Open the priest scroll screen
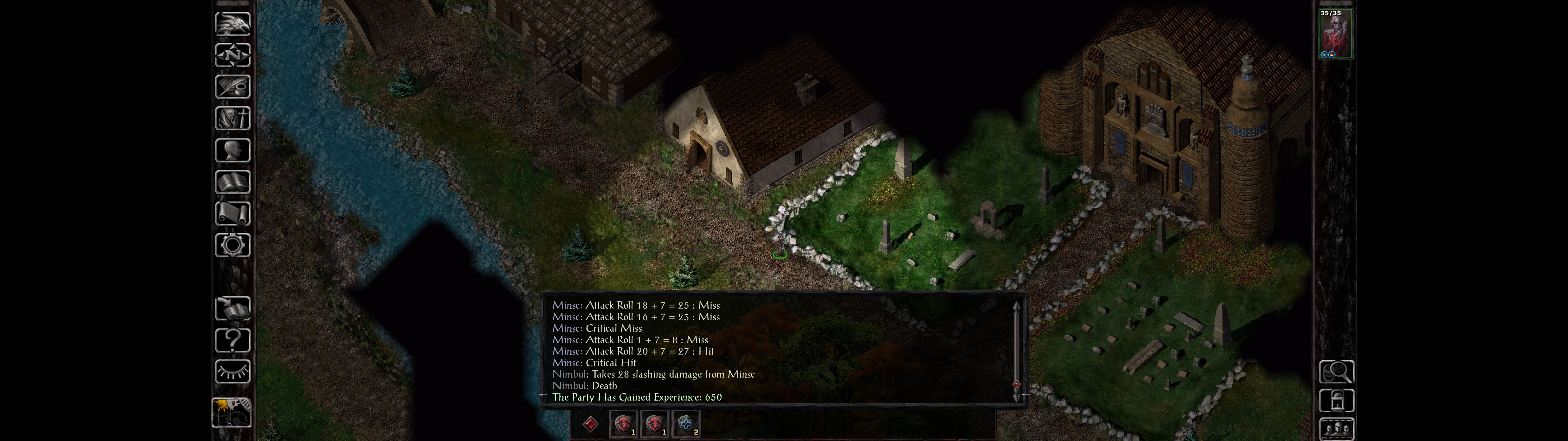The image size is (1568, 441). click(232, 213)
